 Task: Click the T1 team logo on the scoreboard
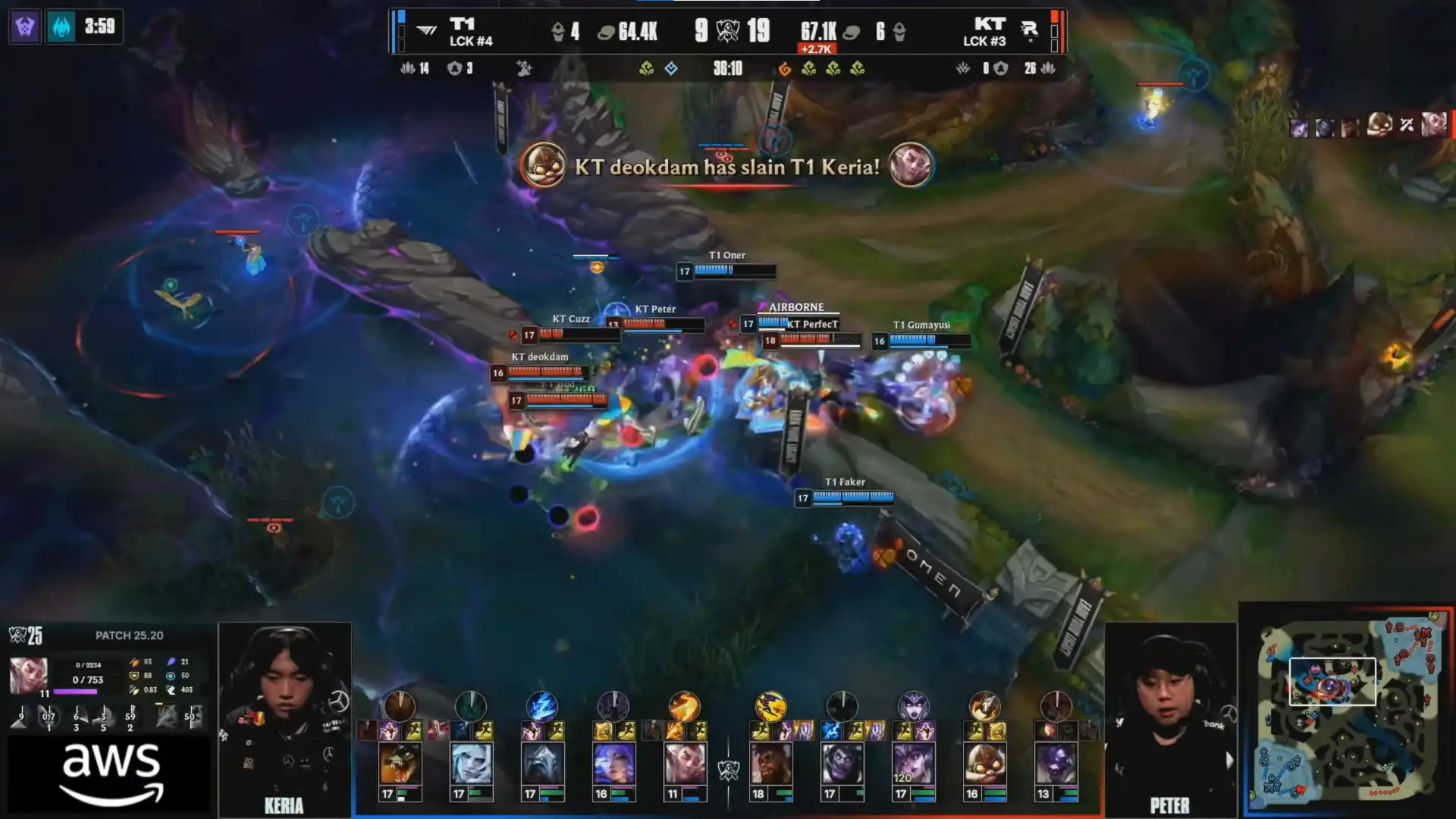pyautogui.click(x=427, y=31)
